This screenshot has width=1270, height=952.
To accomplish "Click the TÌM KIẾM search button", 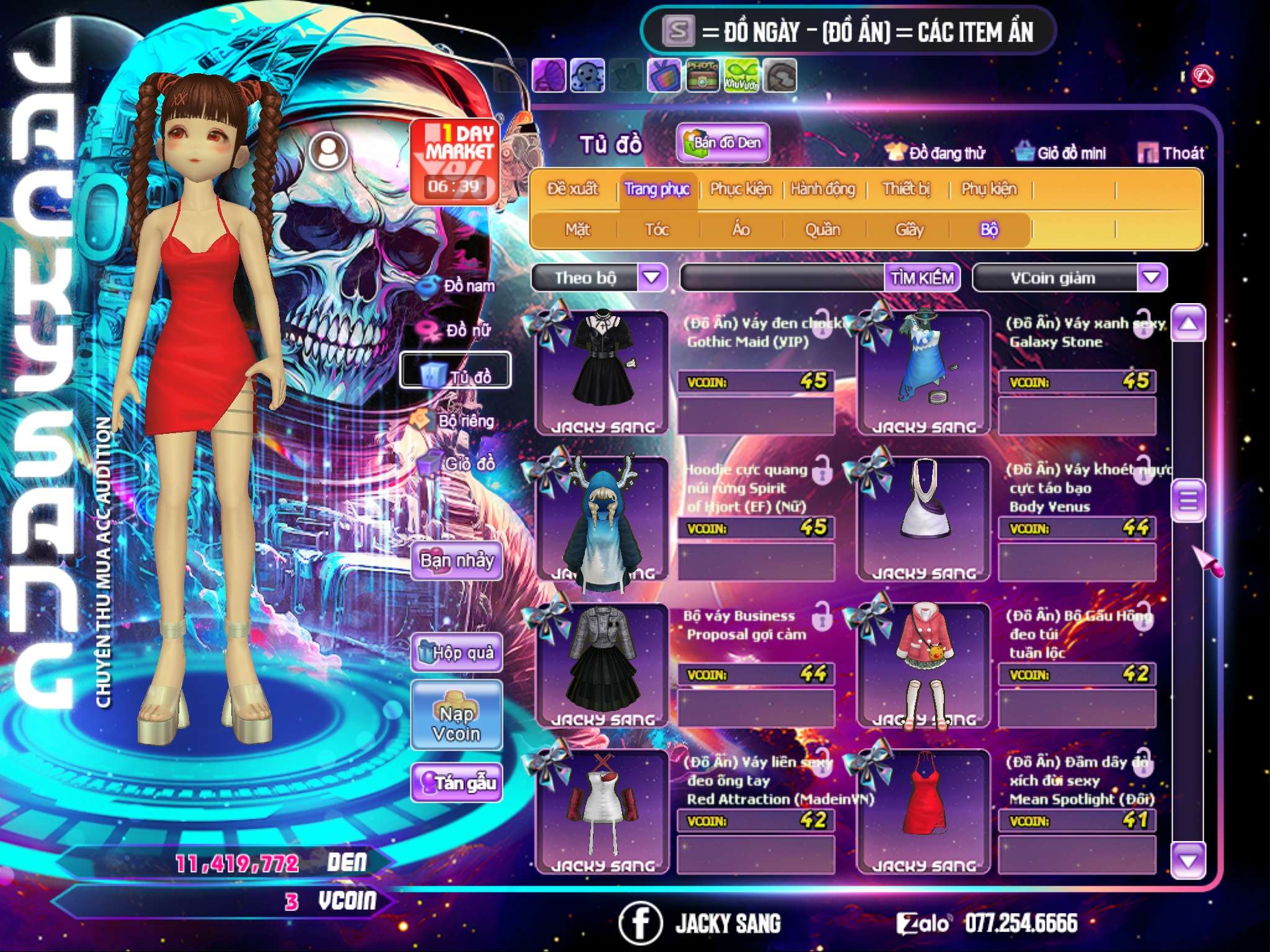I will click(x=922, y=278).
